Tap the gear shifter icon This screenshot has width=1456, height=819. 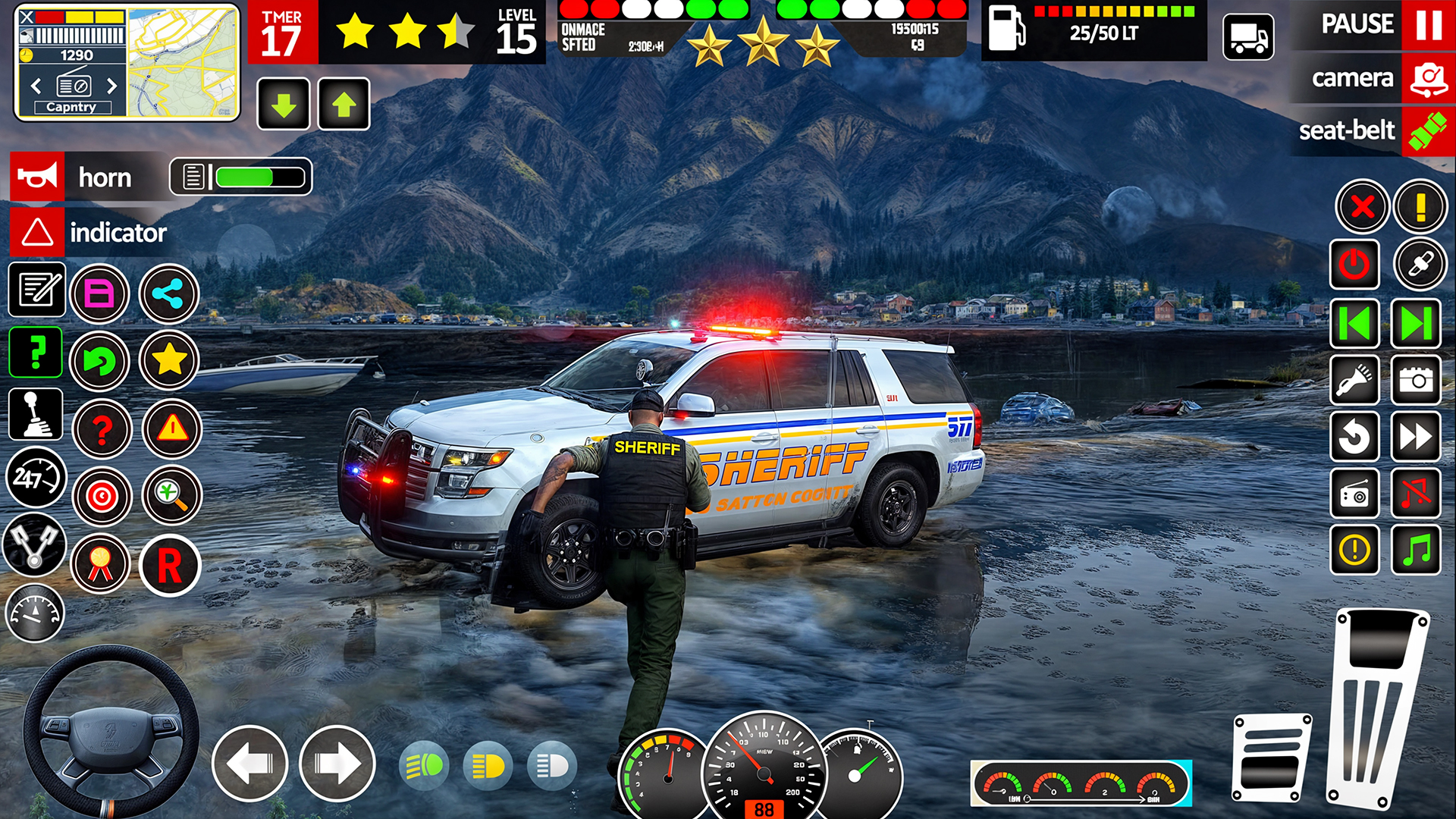[36, 413]
